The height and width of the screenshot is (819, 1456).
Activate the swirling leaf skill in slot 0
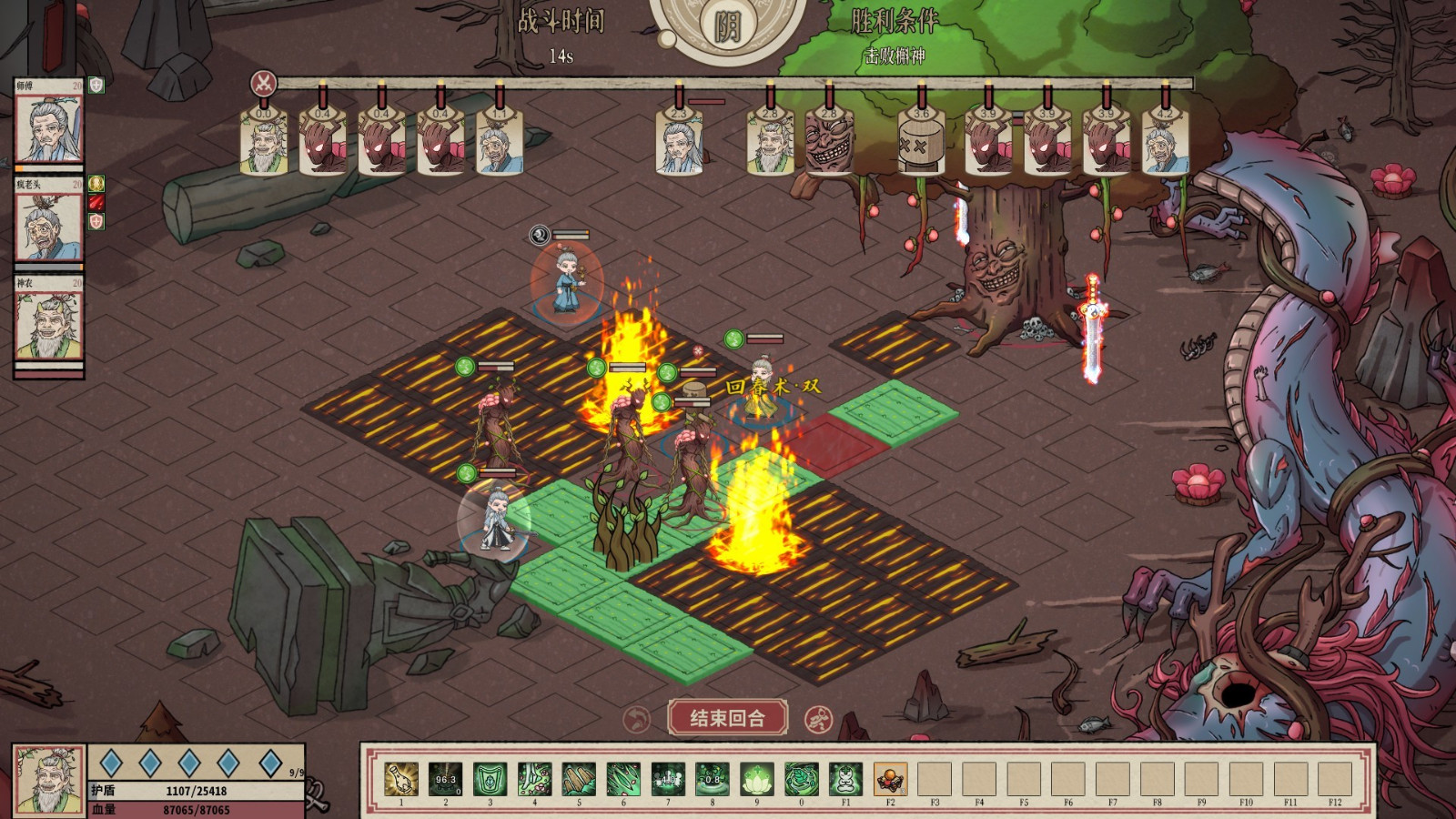pyautogui.click(x=802, y=780)
